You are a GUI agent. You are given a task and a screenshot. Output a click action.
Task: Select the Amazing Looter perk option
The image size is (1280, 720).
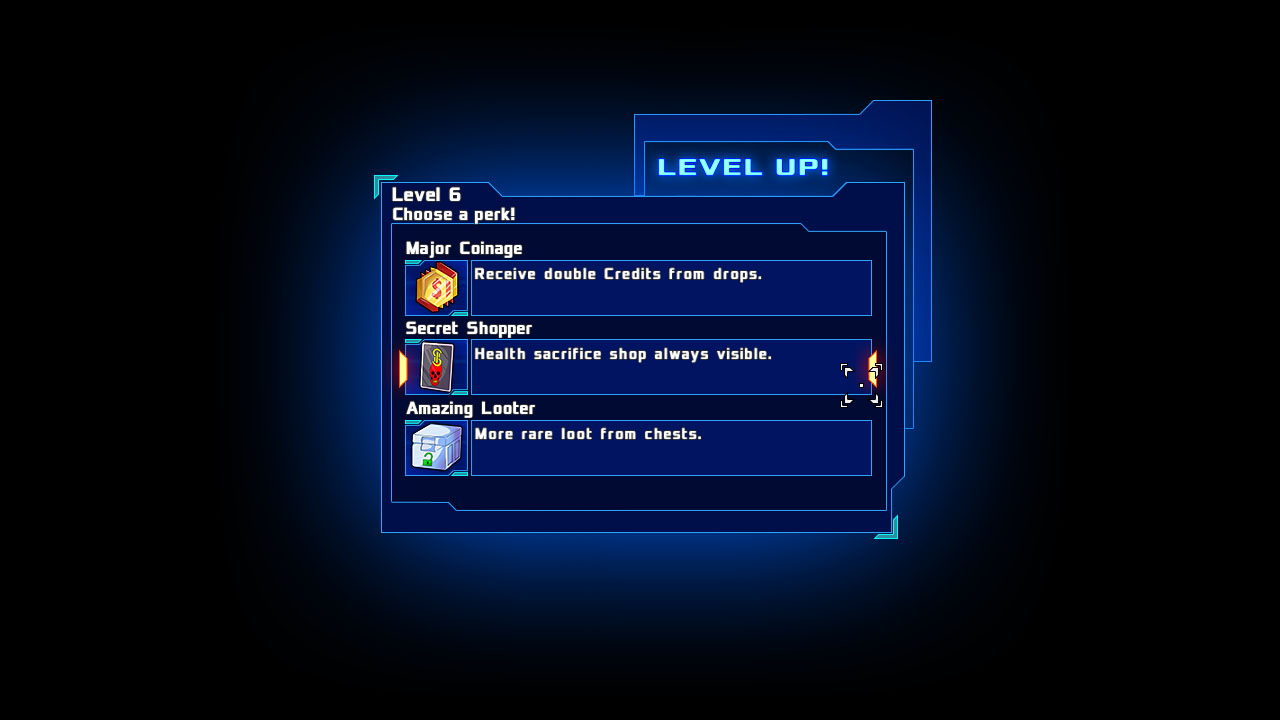(x=640, y=447)
